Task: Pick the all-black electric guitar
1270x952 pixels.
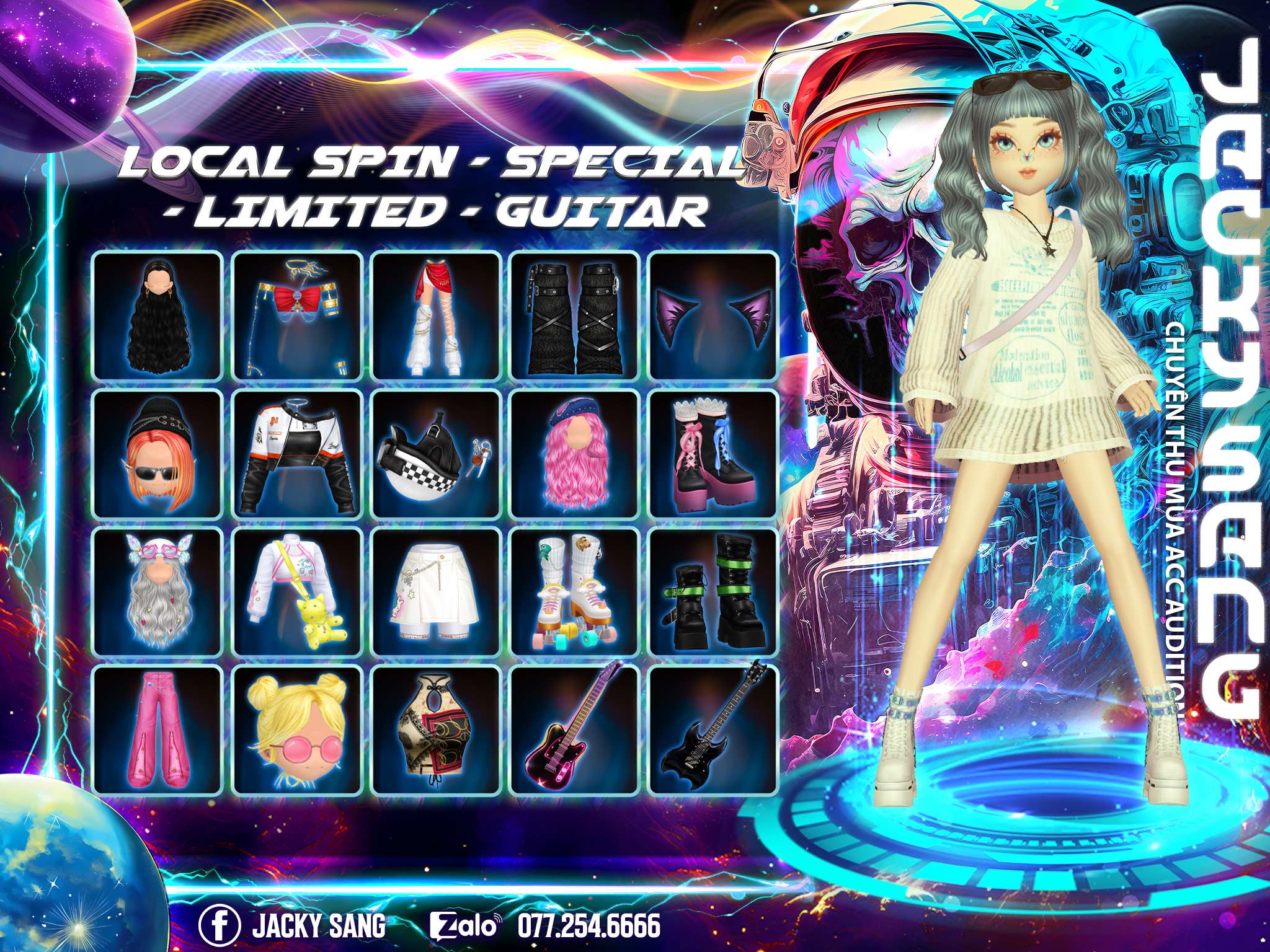Action: coord(713,730)
